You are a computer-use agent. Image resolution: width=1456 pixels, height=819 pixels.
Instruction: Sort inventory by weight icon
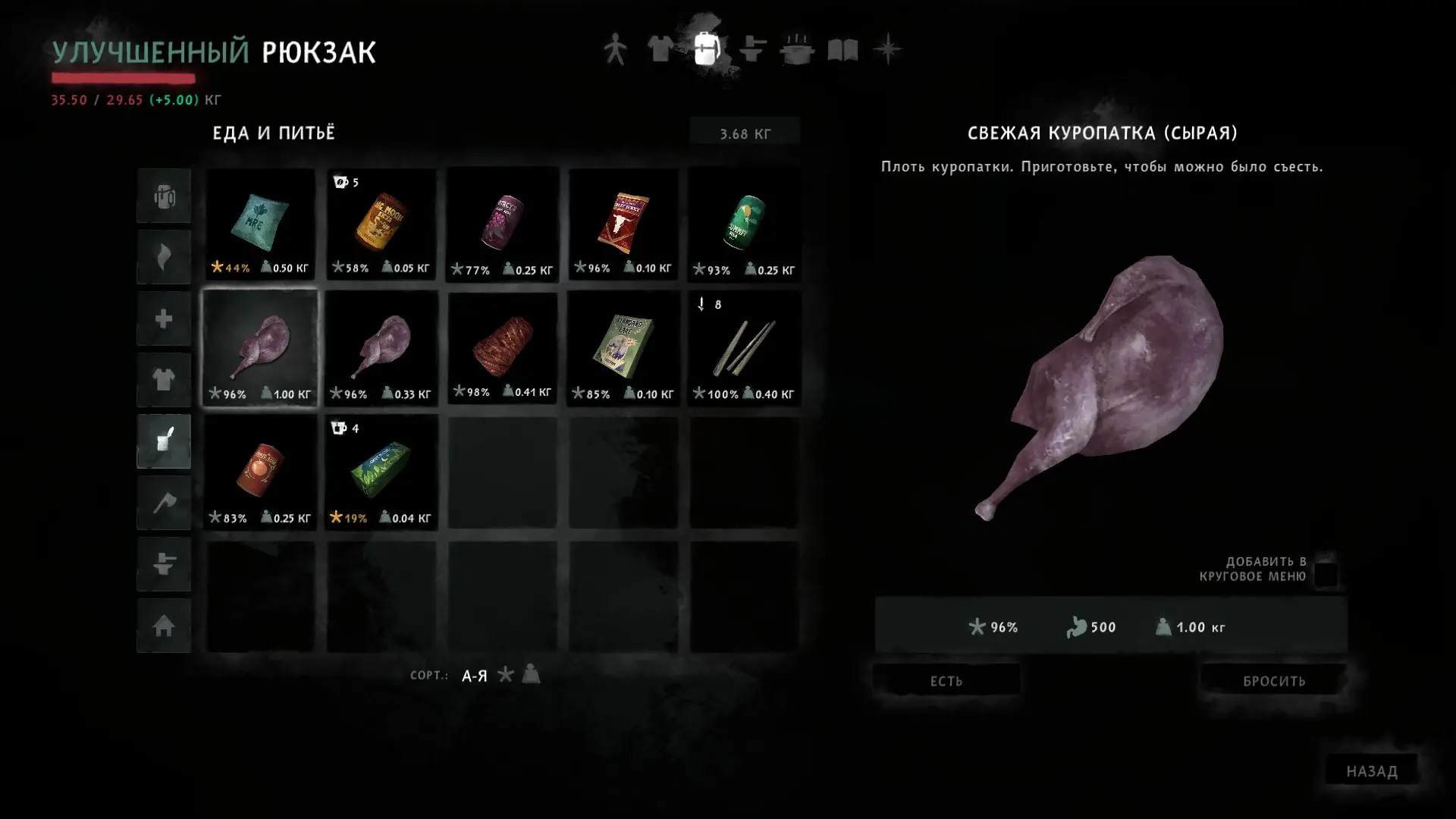point(531,673)
